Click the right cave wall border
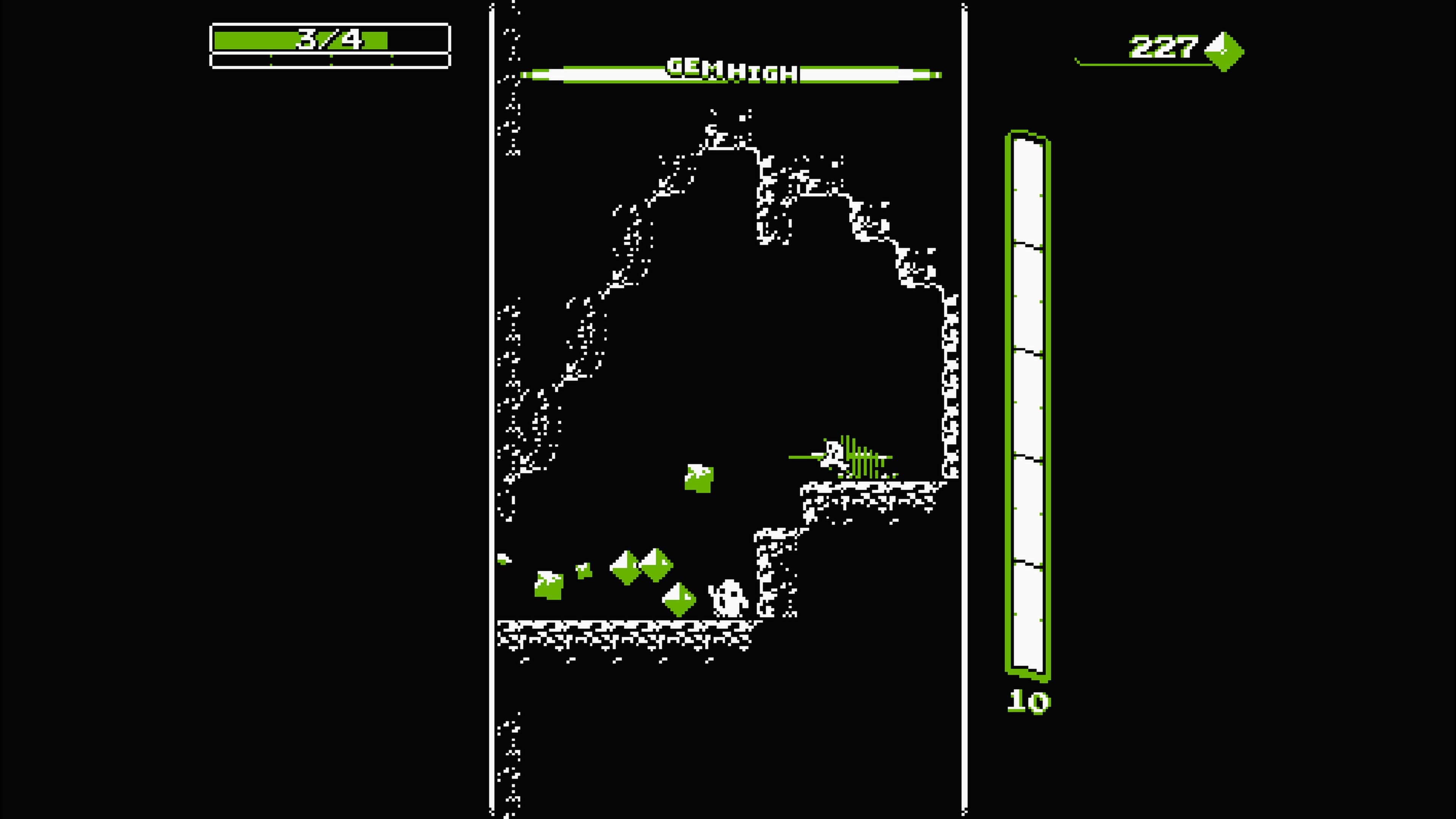Viewport: 1456px width, 819px height. click(964, 395)
